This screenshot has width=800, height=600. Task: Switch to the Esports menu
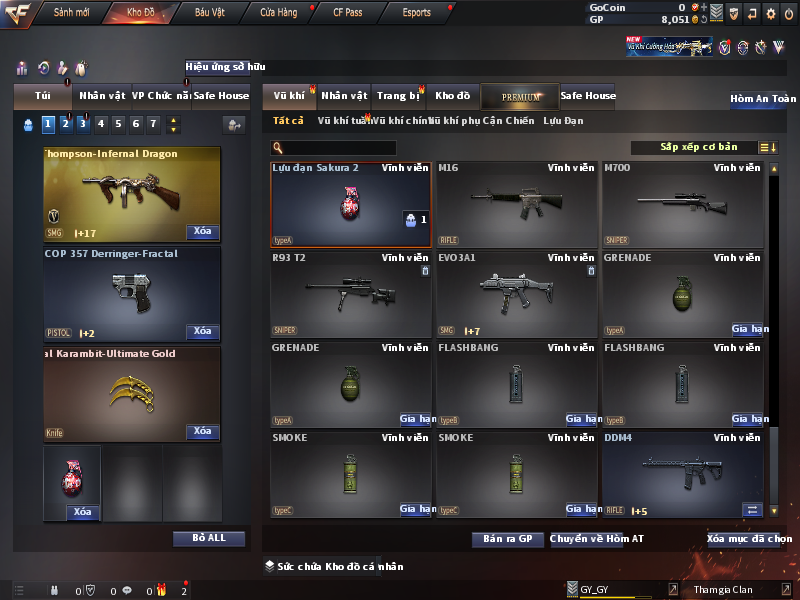coord(417,13)
